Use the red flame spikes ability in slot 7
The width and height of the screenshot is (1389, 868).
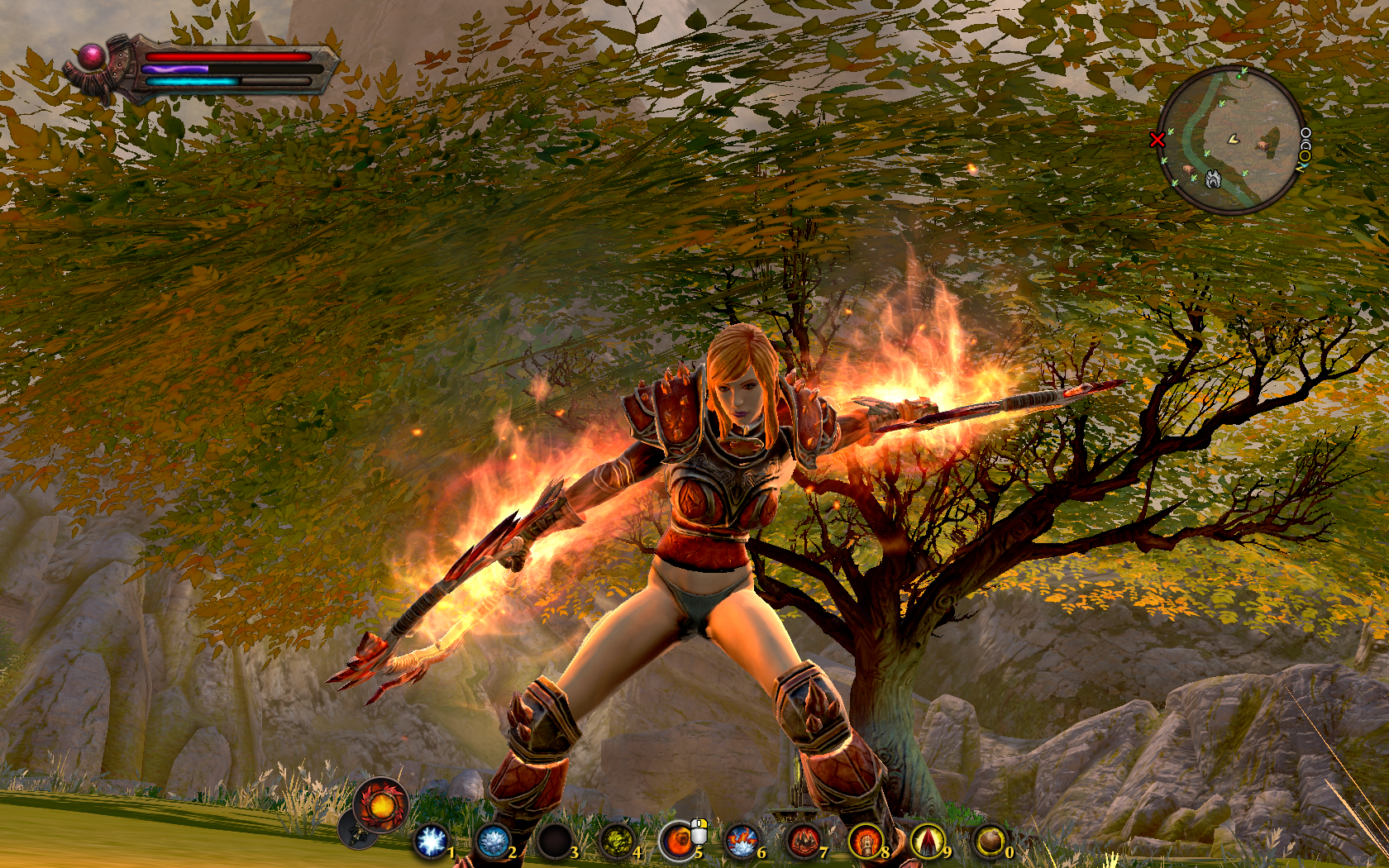[804, 842]
